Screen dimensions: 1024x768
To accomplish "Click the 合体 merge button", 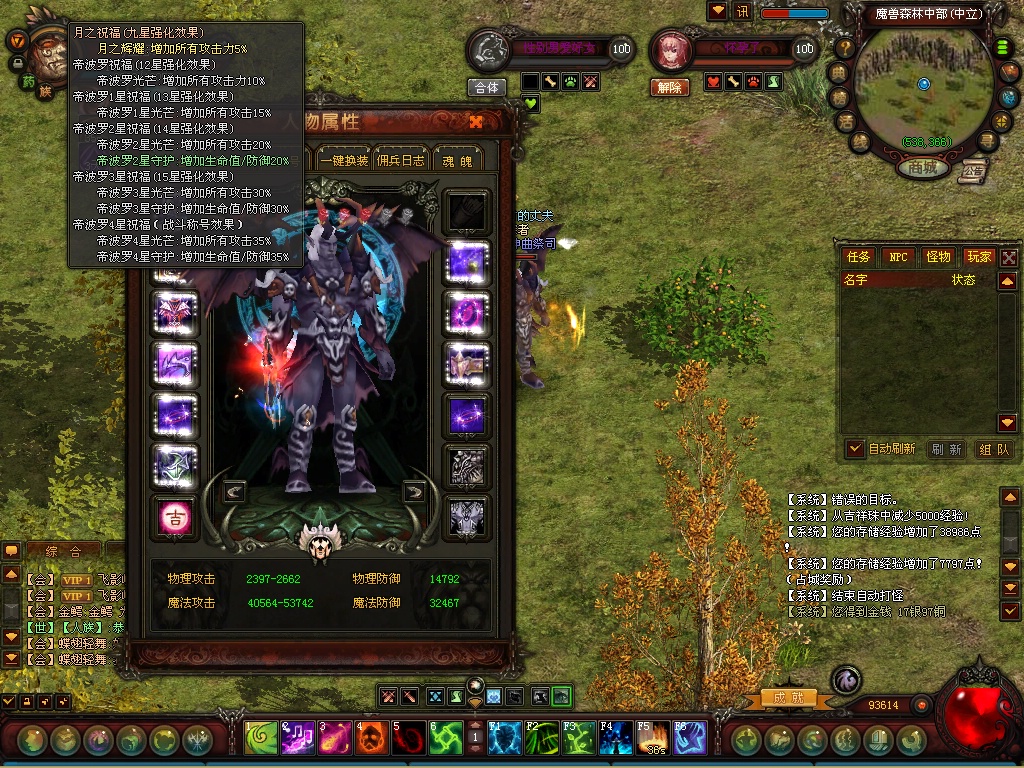I will [487, 87].
